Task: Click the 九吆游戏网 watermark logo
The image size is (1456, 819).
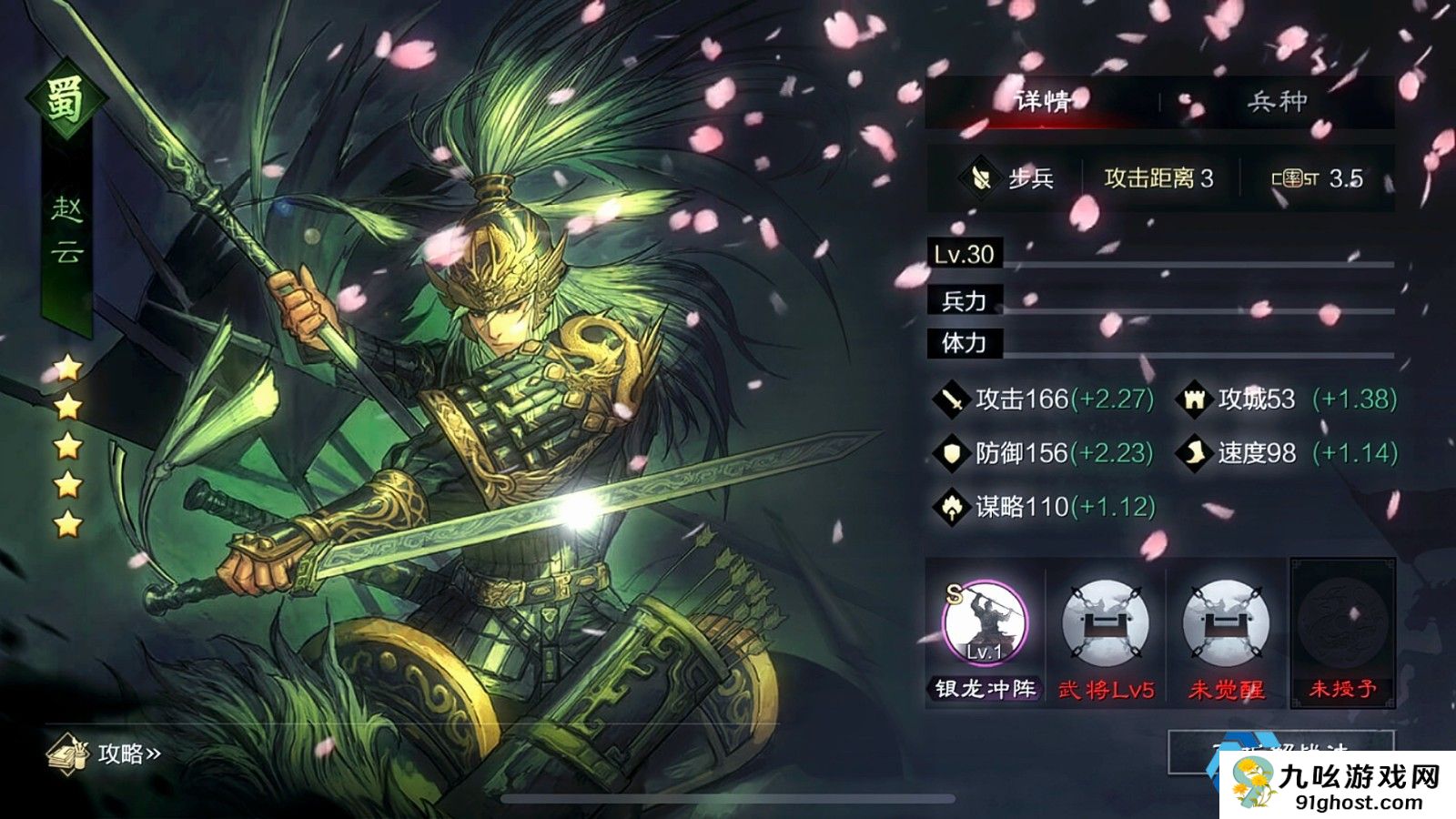Action: (x=1336, y=784)
